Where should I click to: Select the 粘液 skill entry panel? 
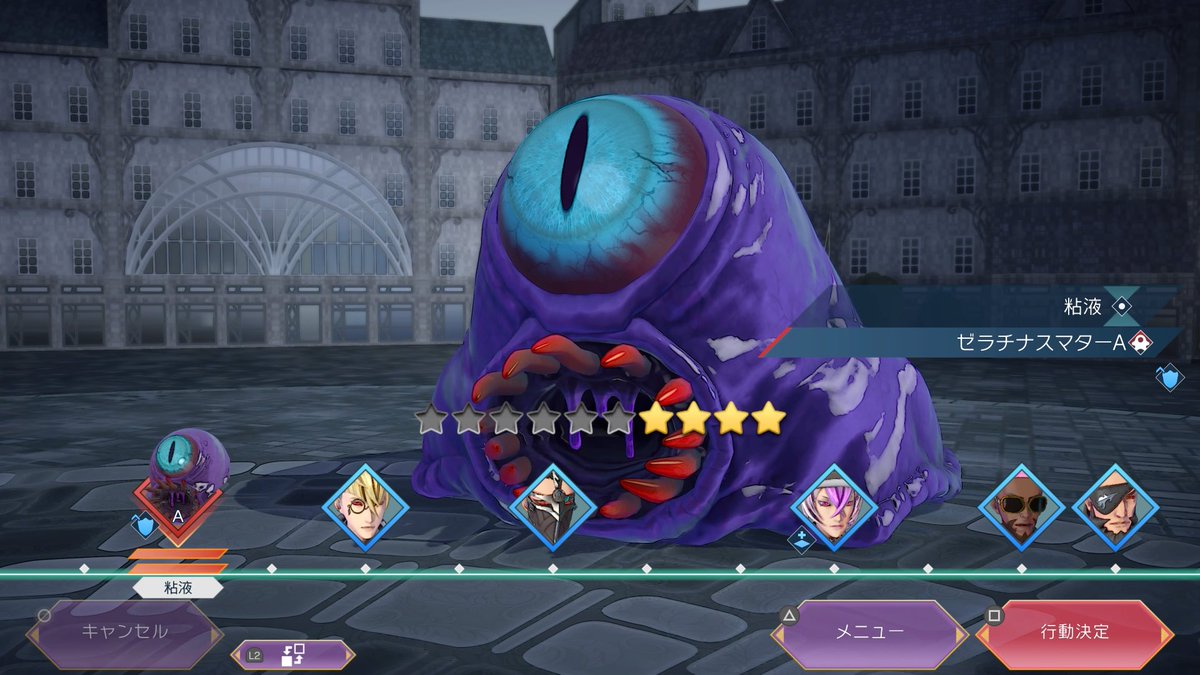click(1080, 307)
